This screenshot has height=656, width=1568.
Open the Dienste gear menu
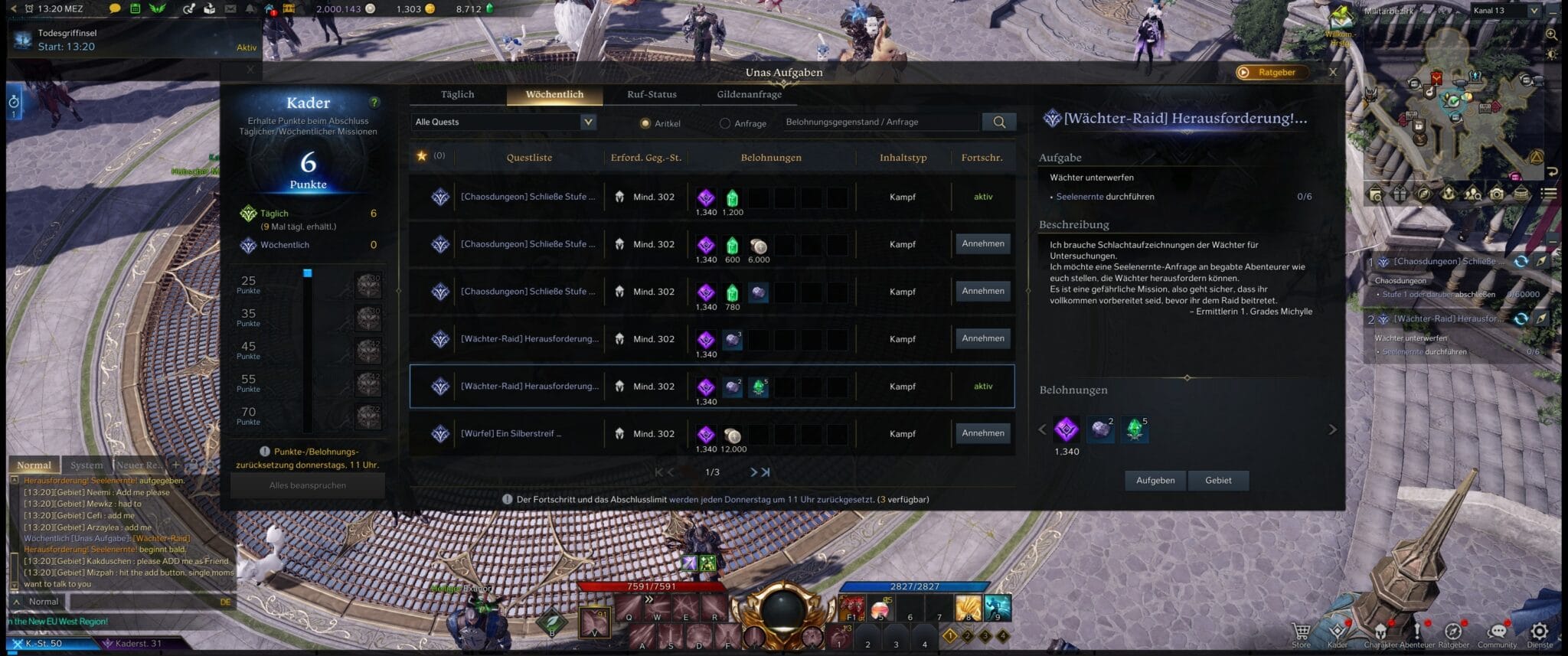tap(1539, 632)
